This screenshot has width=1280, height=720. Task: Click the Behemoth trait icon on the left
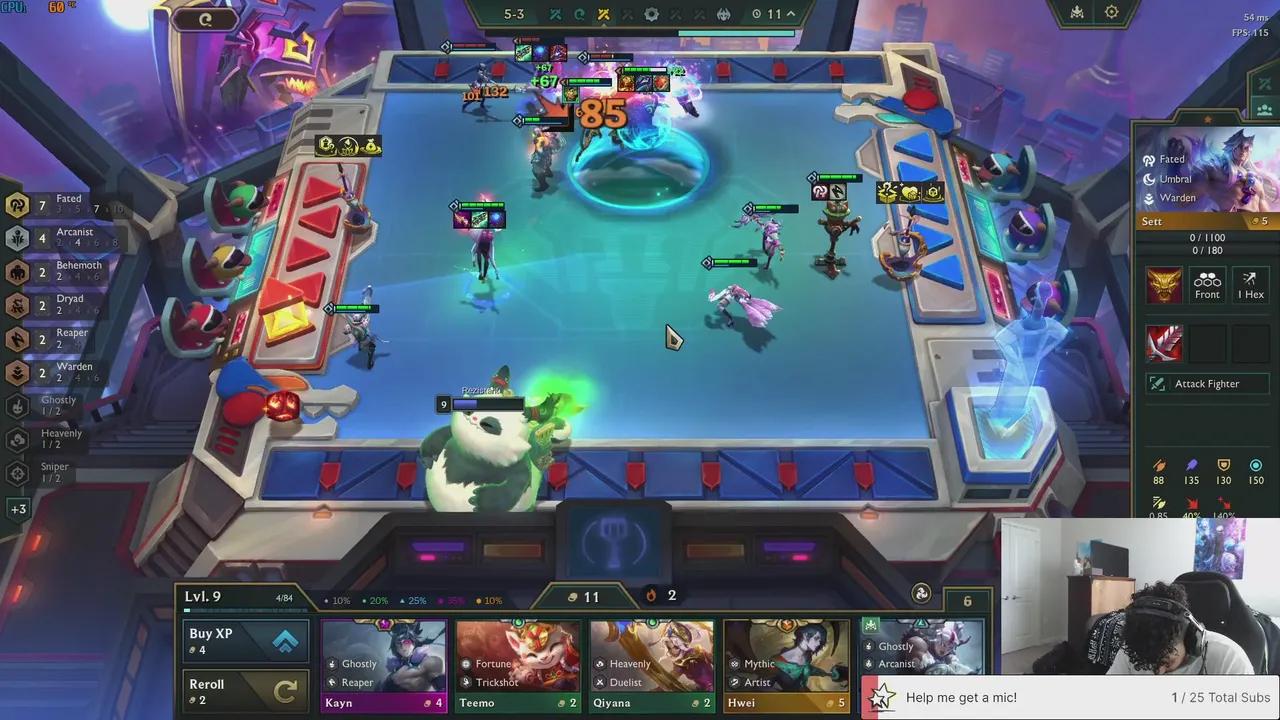[17, 271]
